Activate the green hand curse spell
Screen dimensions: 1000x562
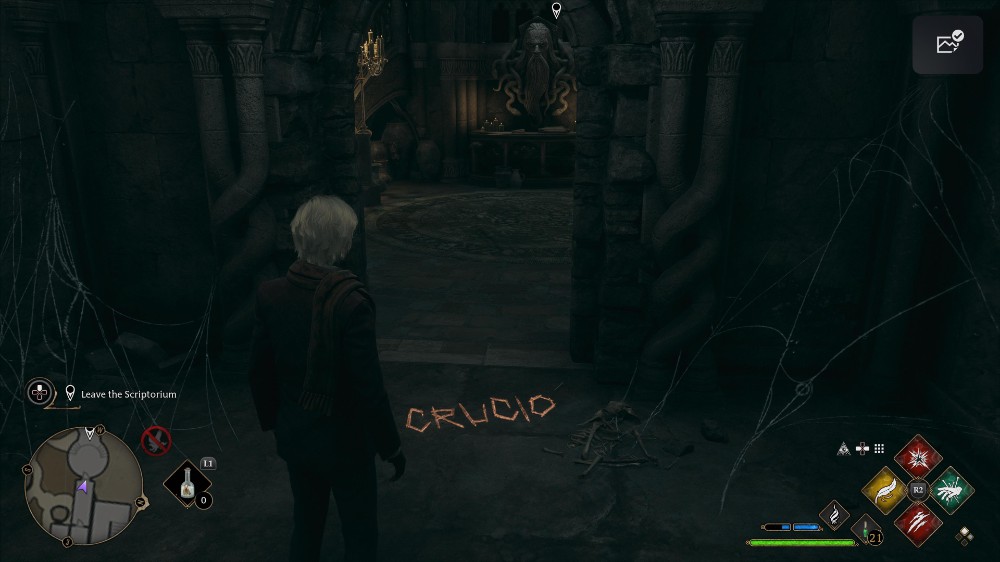[951, 489]
